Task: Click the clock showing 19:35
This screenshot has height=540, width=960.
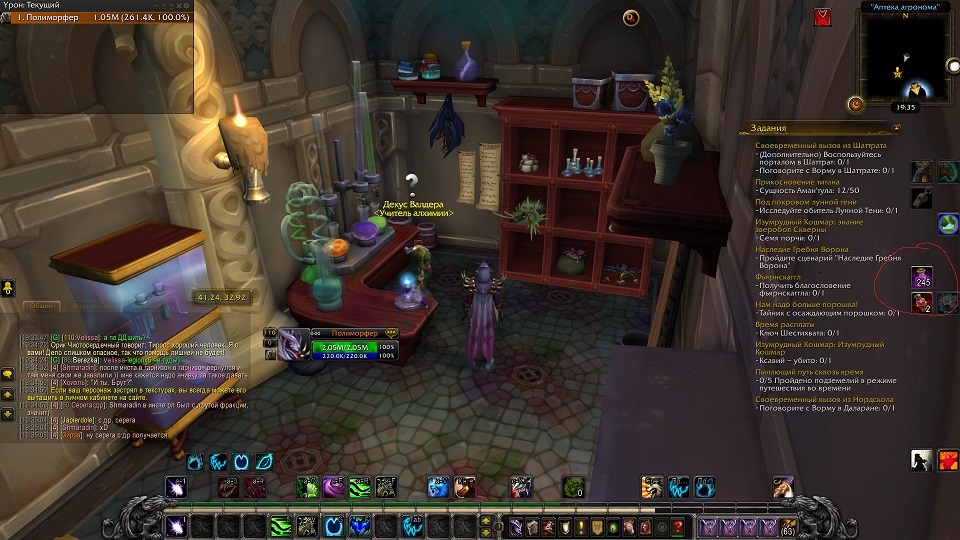Action: 906,106
